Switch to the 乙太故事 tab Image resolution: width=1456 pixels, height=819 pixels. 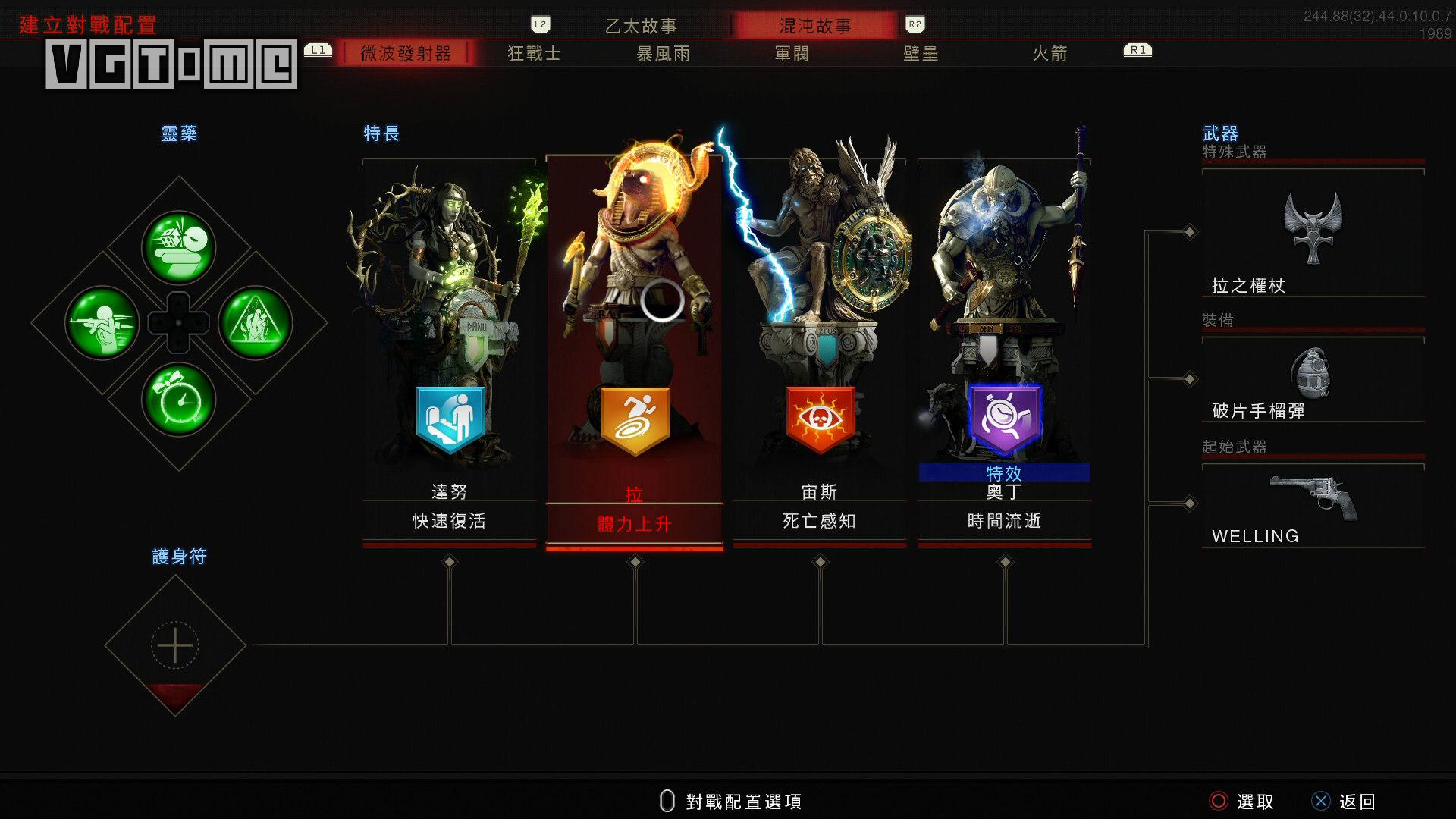(641, 26)
